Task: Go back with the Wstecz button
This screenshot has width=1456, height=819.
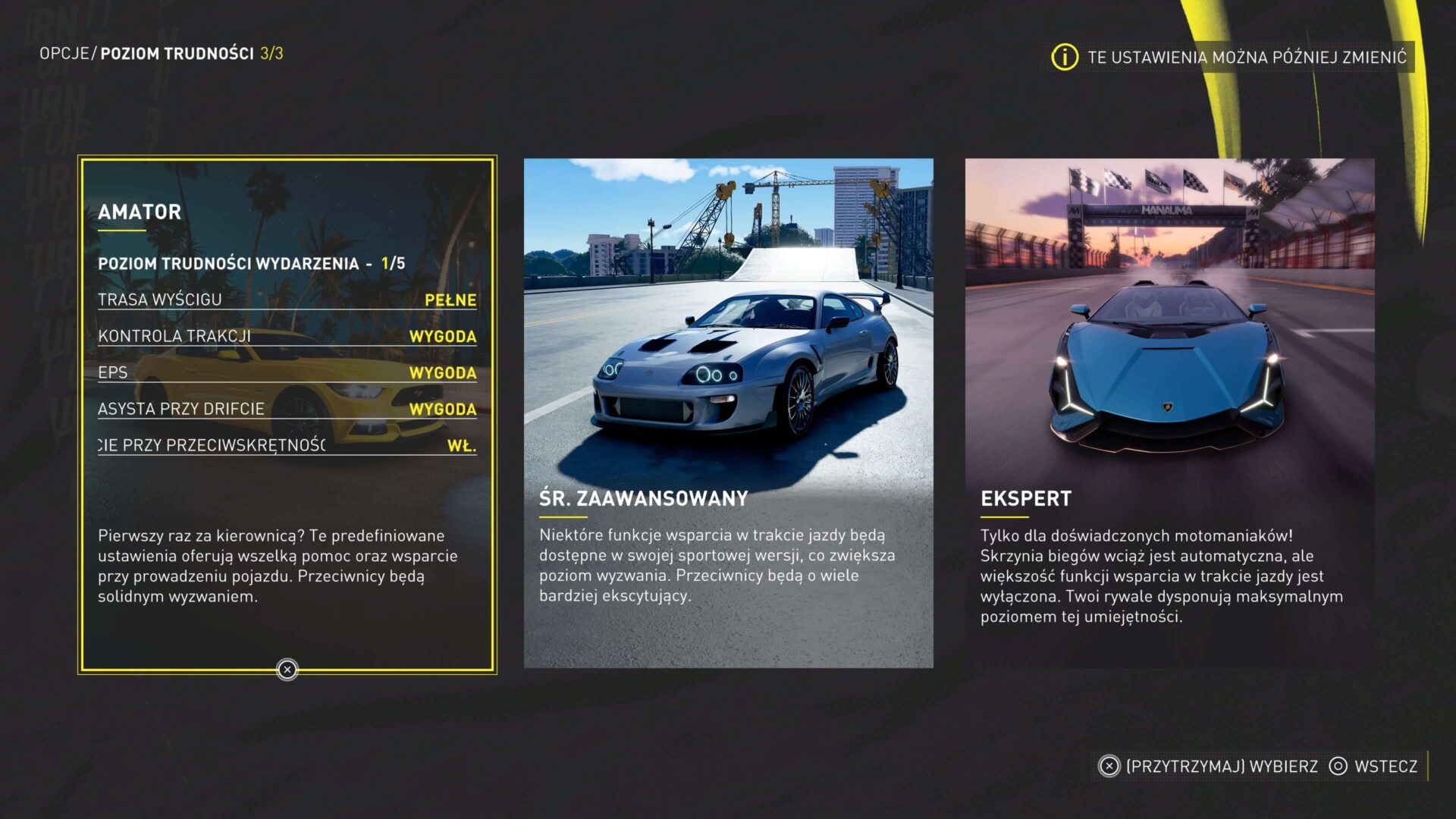Action: click(1373, 766)
